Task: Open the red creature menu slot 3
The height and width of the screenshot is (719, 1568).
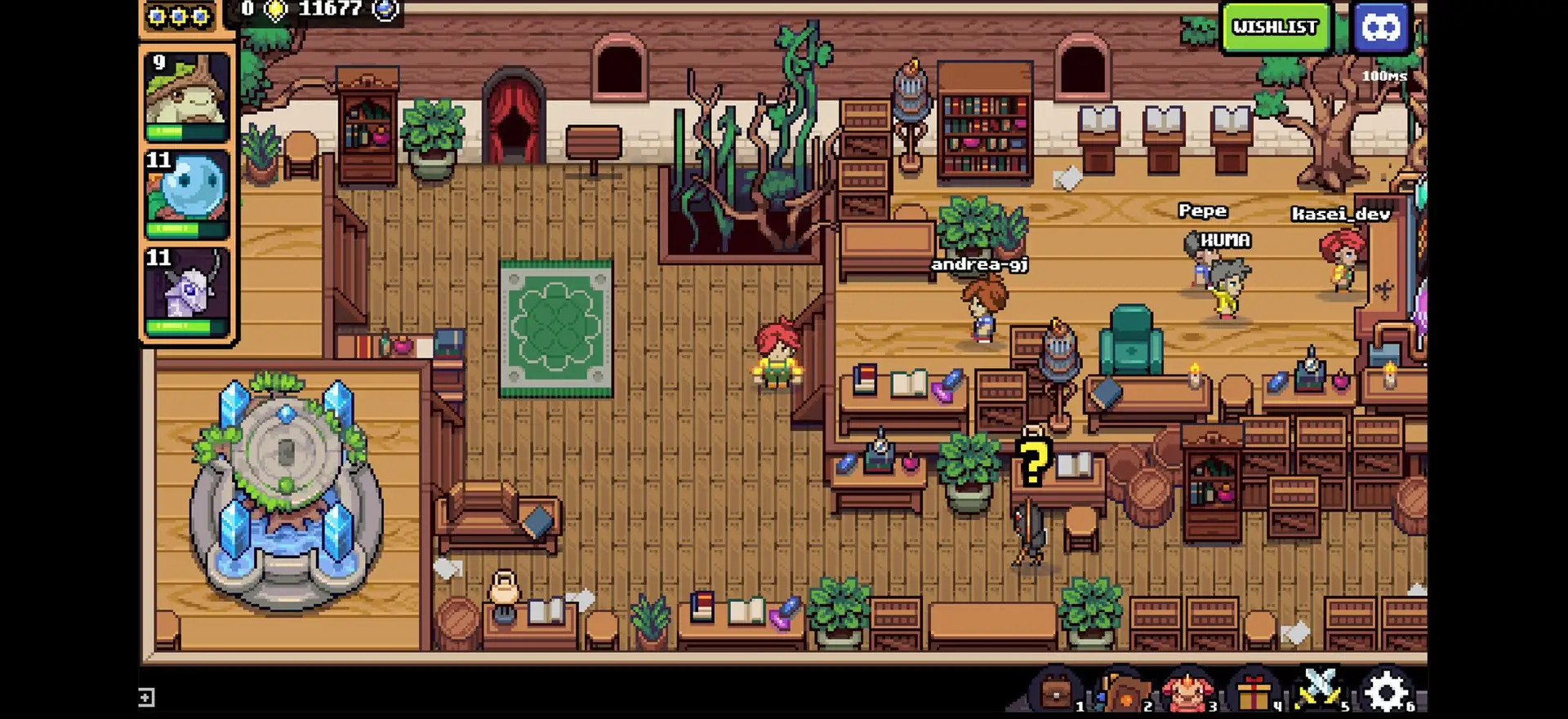Action: (x=1189, y=692)
